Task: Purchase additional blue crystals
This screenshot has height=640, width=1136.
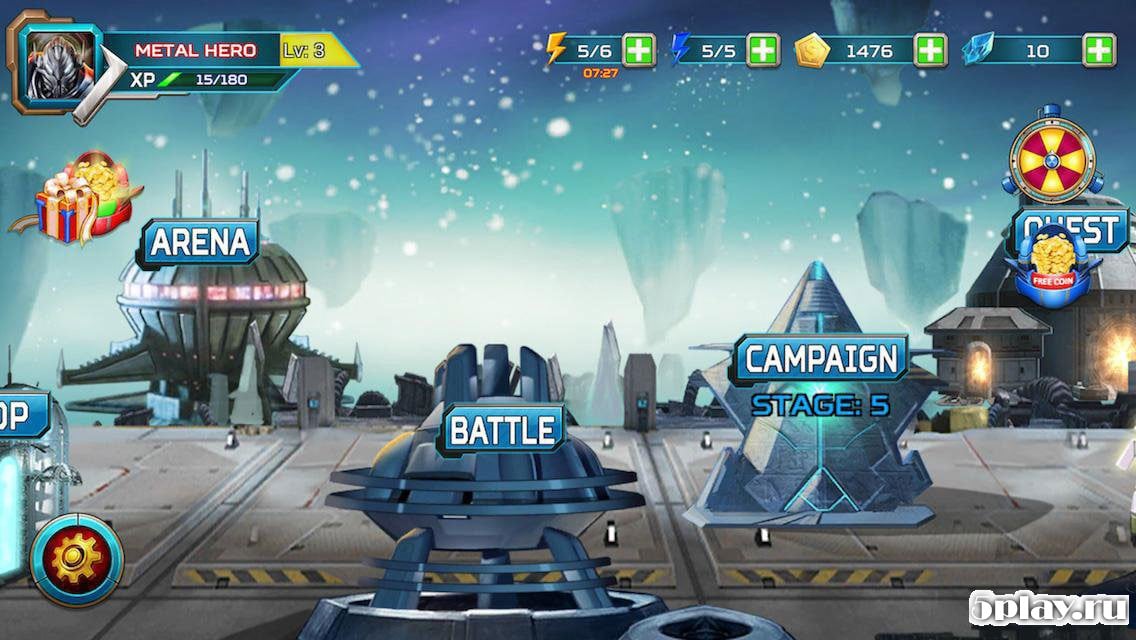Action: click(x=1099, y=50)
